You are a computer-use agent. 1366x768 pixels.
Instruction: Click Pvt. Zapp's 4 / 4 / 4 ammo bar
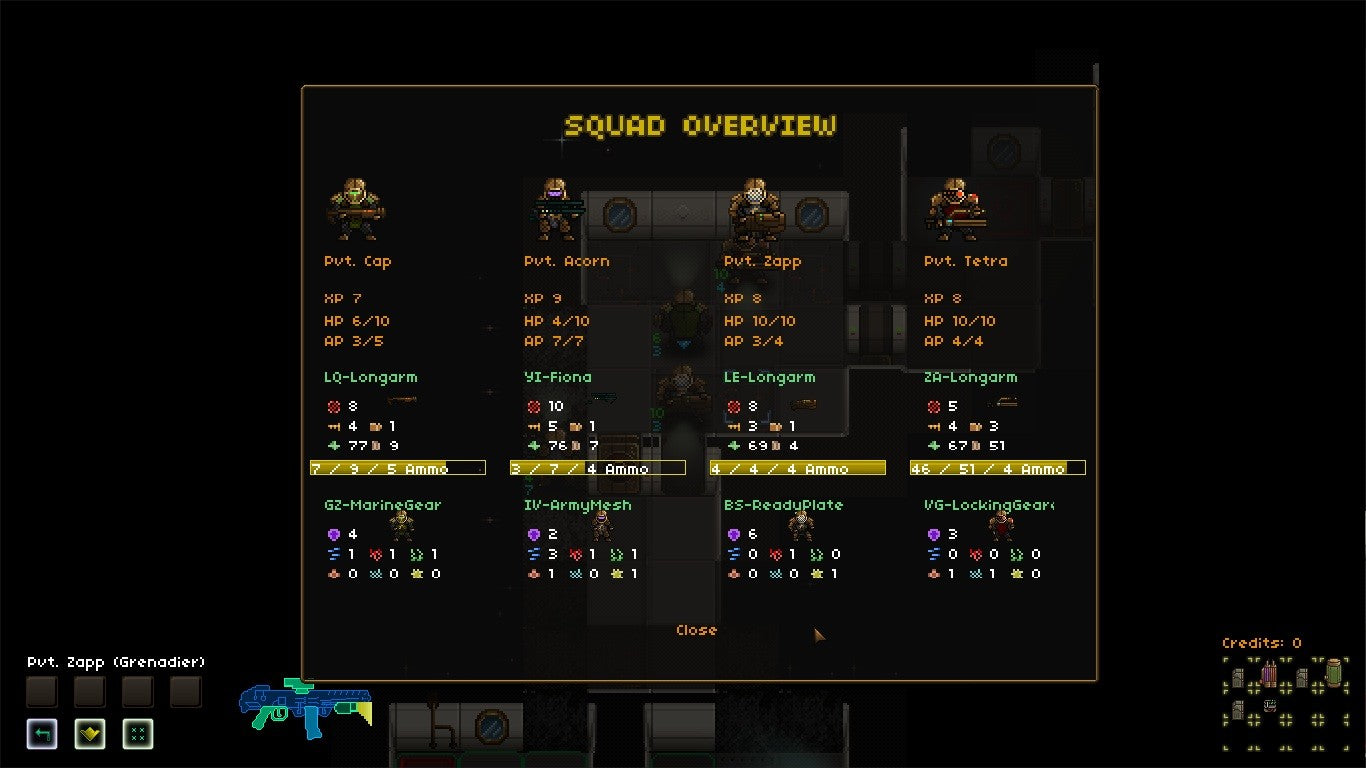[x=797, y=467]
